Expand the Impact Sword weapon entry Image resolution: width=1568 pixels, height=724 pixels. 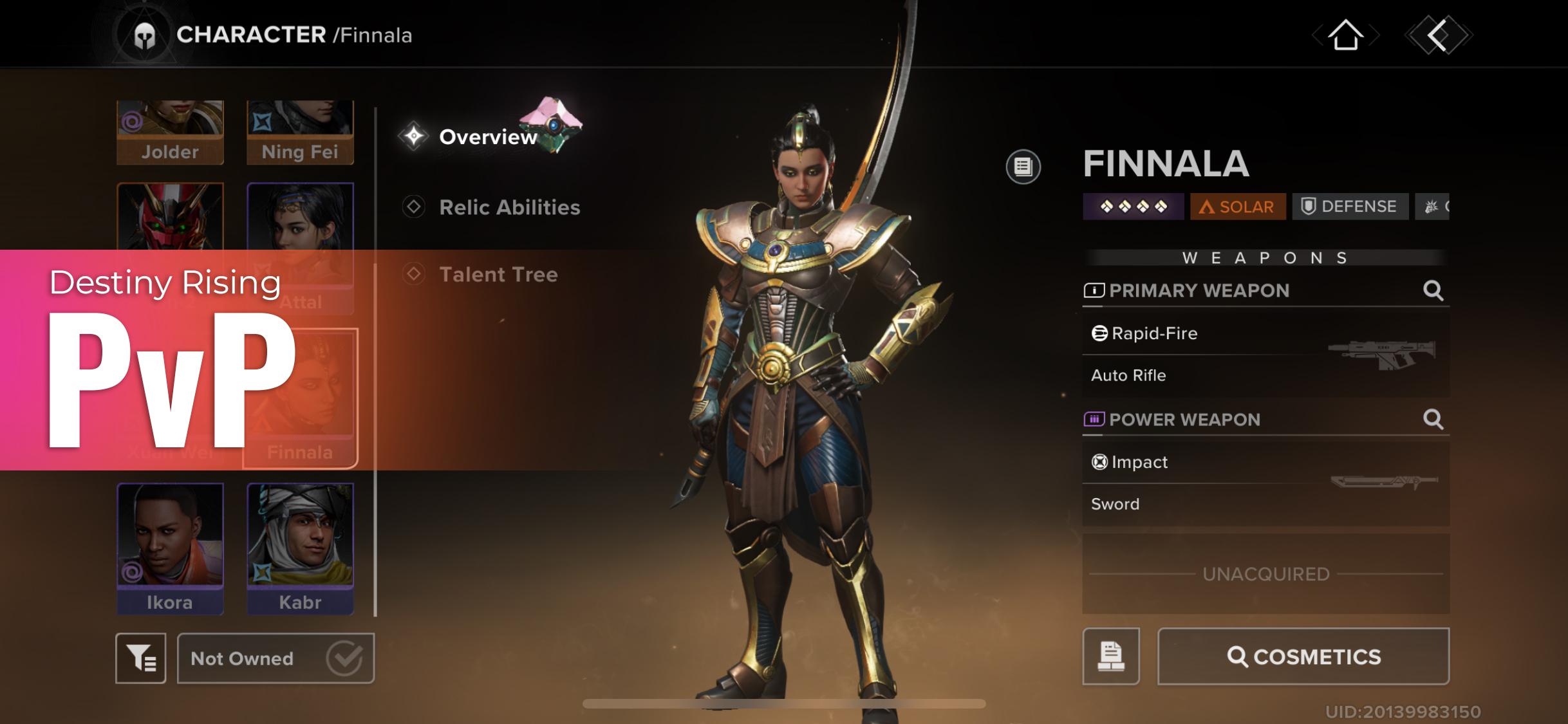tap(1262, 483)
